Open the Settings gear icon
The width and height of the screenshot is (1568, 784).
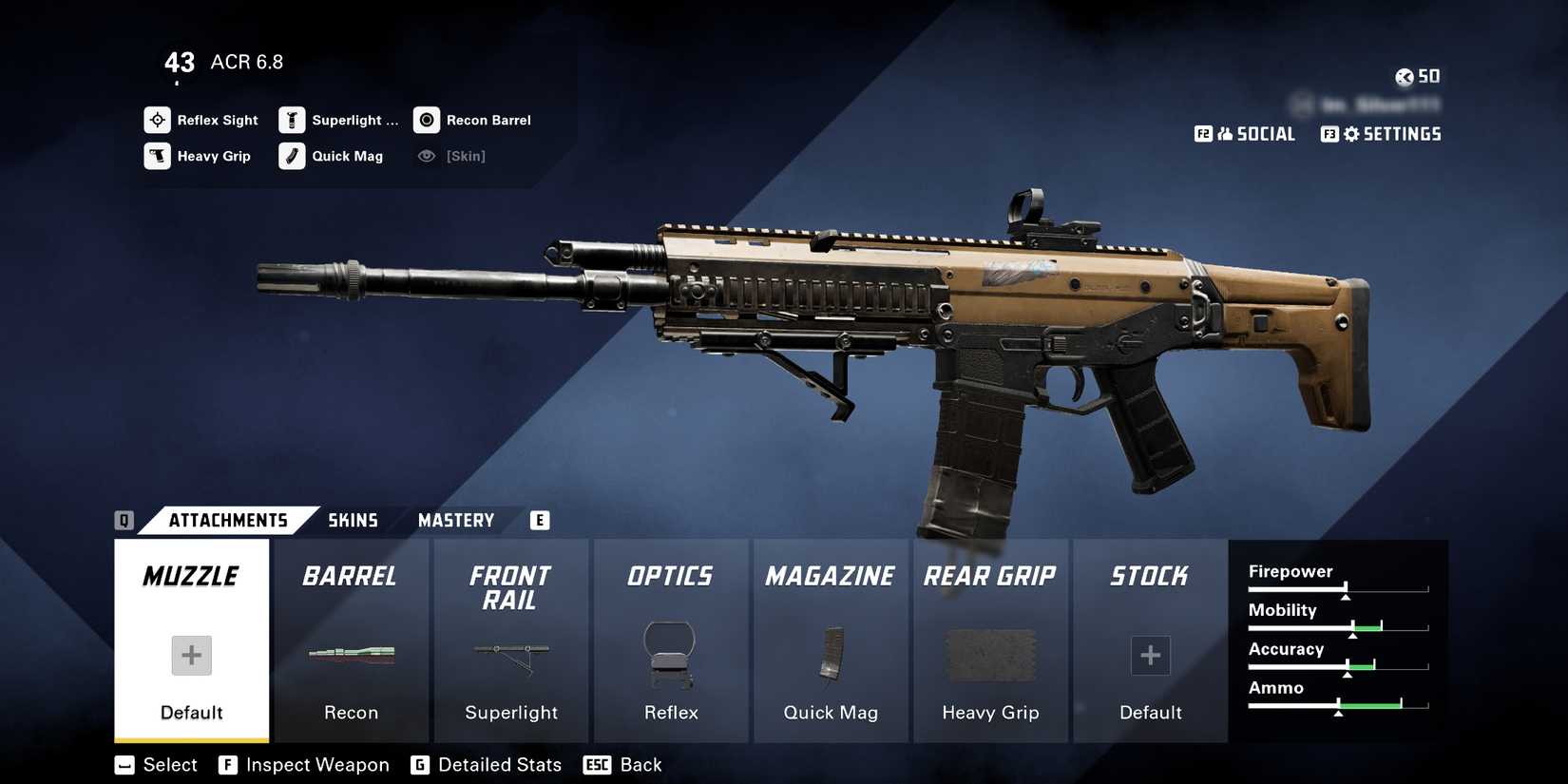(x=1351, y=133)
